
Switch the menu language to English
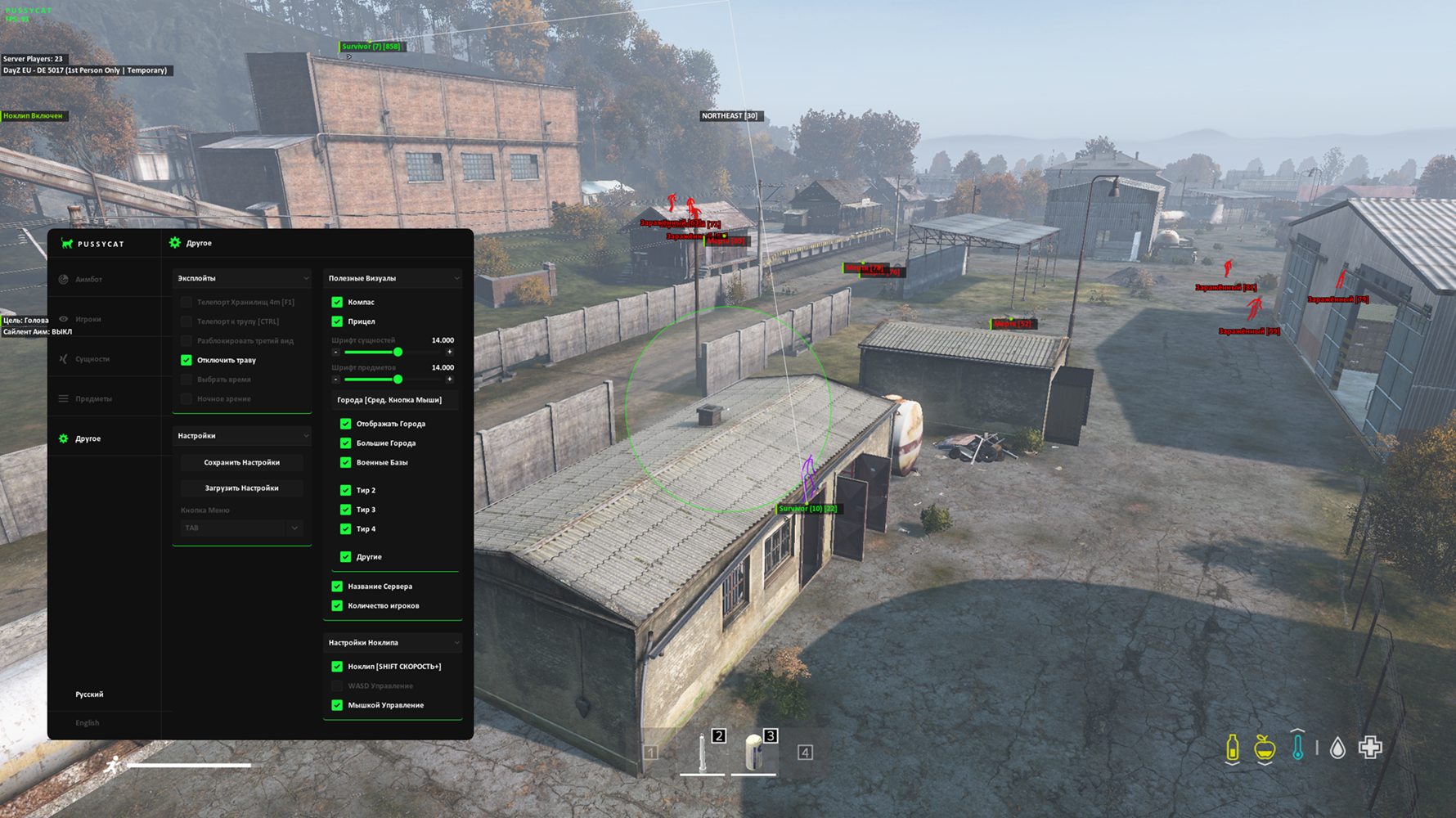pyautogui.click(x=88, y=723)
